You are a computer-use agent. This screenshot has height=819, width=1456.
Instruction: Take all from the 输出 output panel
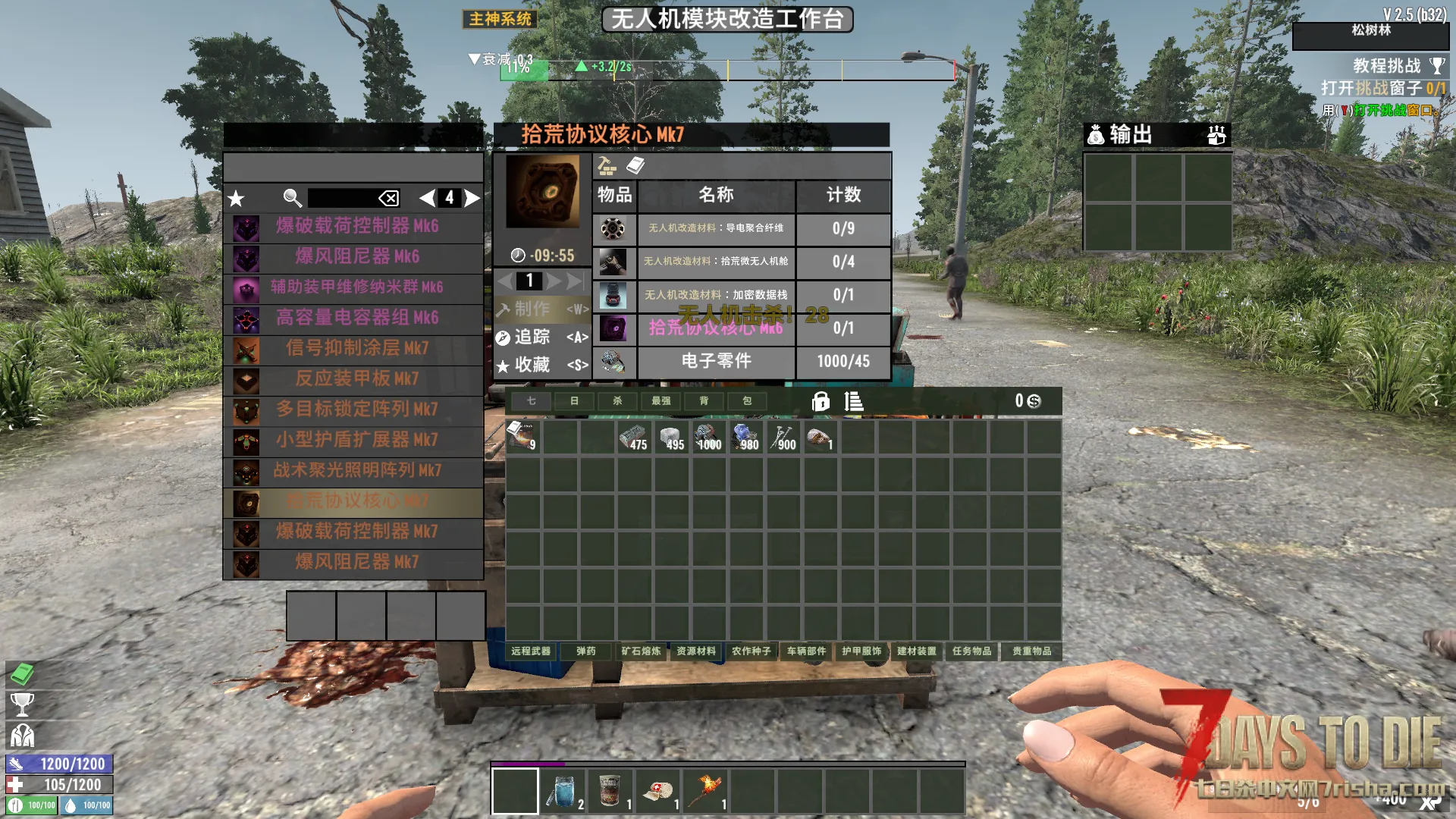tap(1216, 135)
